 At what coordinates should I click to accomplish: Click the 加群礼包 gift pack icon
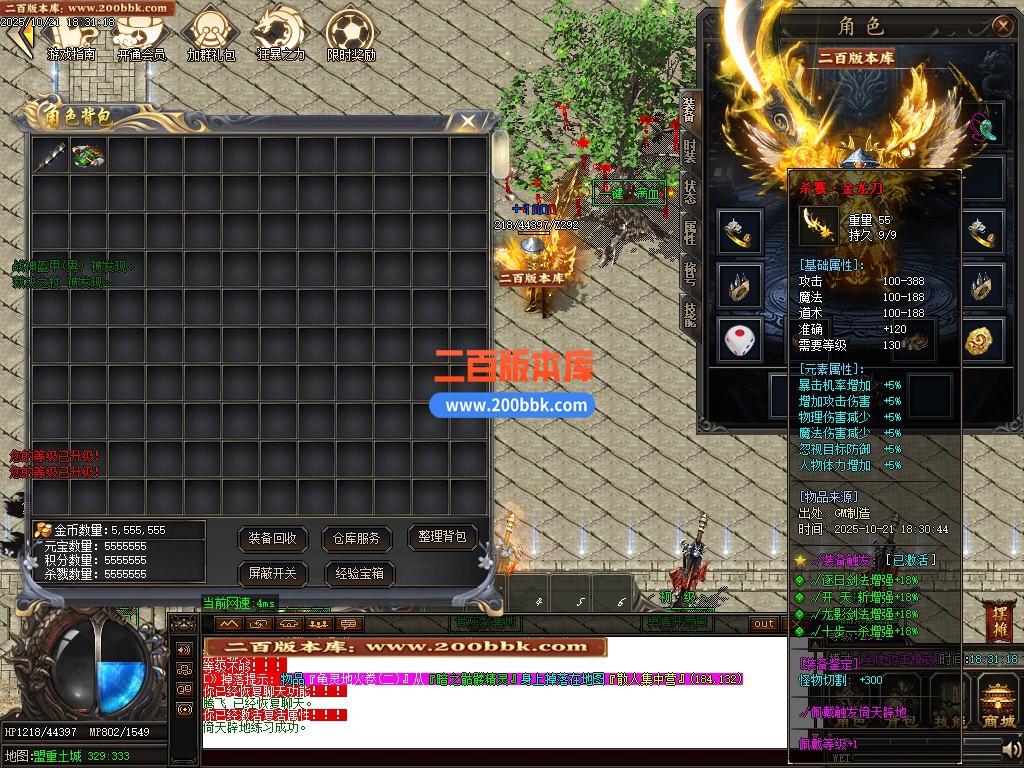(x=211, y=36)
